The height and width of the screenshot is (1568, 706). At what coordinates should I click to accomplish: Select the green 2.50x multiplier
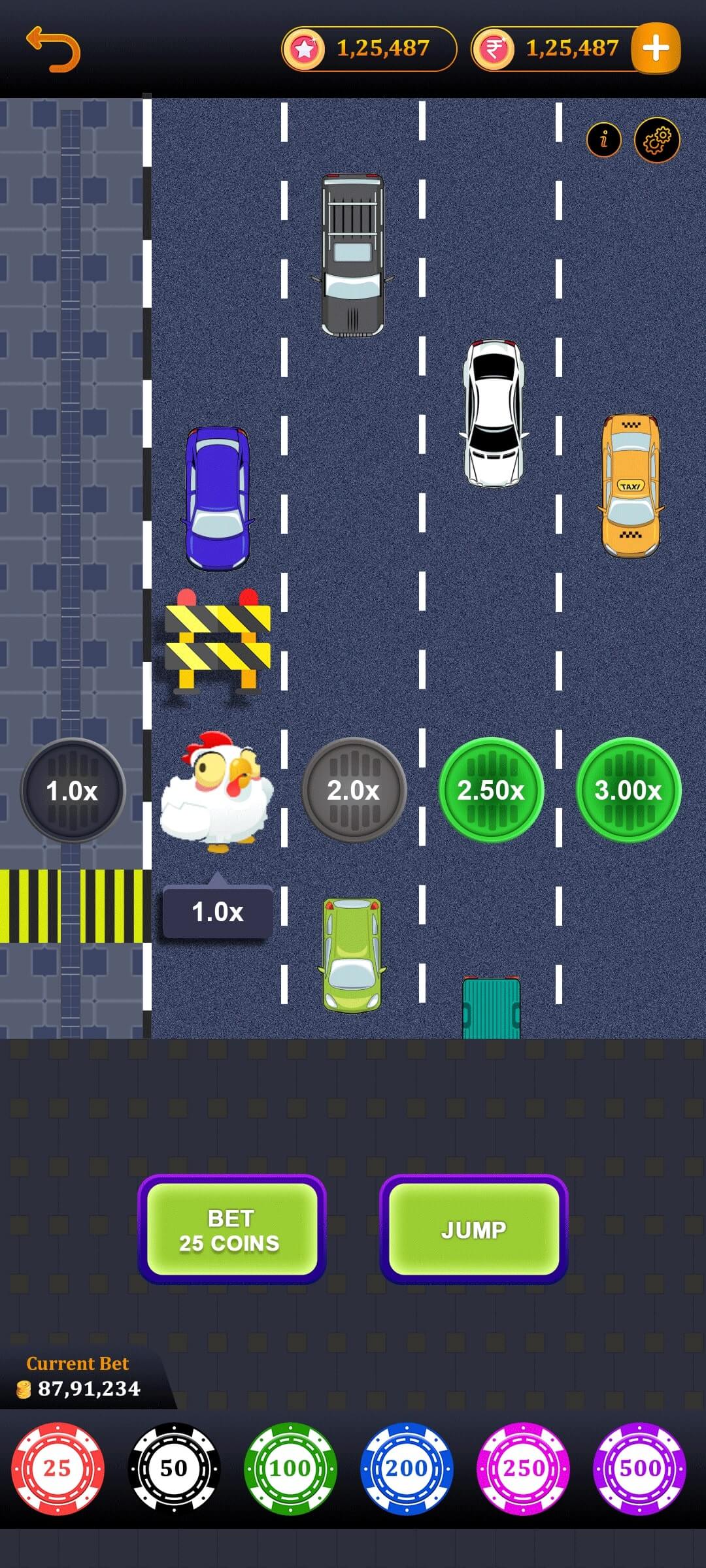491,791
